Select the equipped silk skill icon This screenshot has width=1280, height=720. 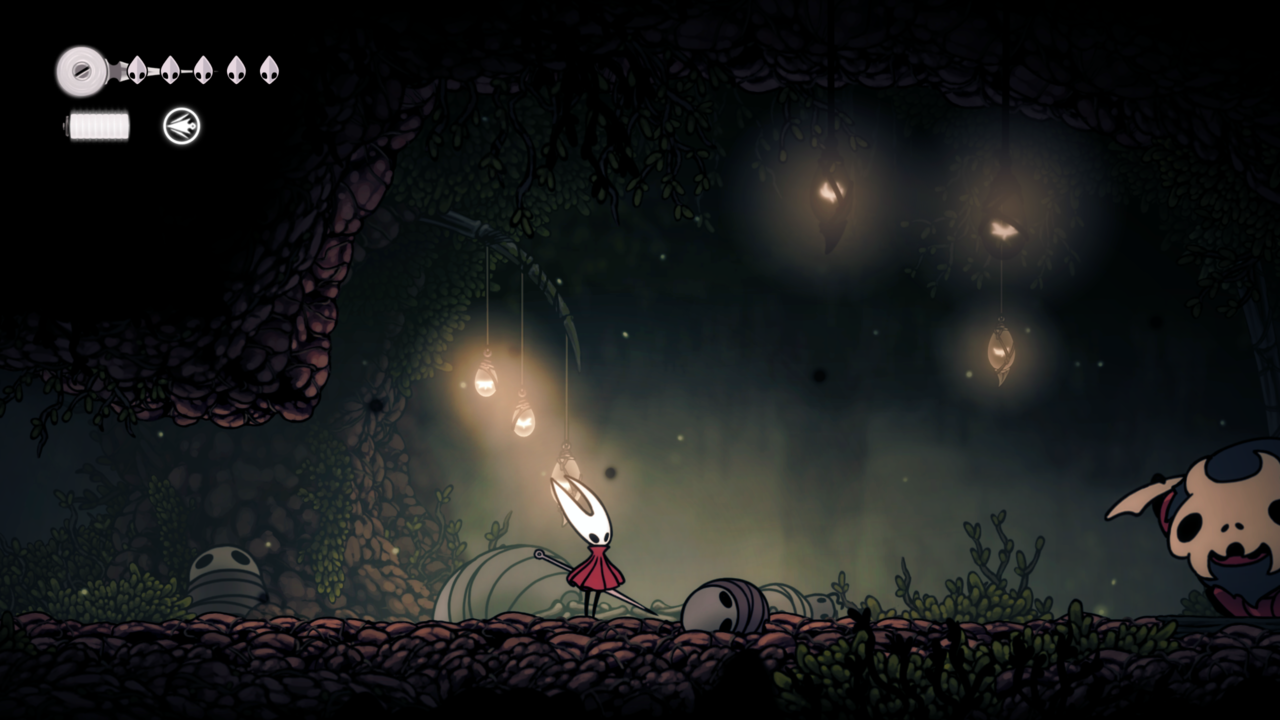(x=182, y=126)
